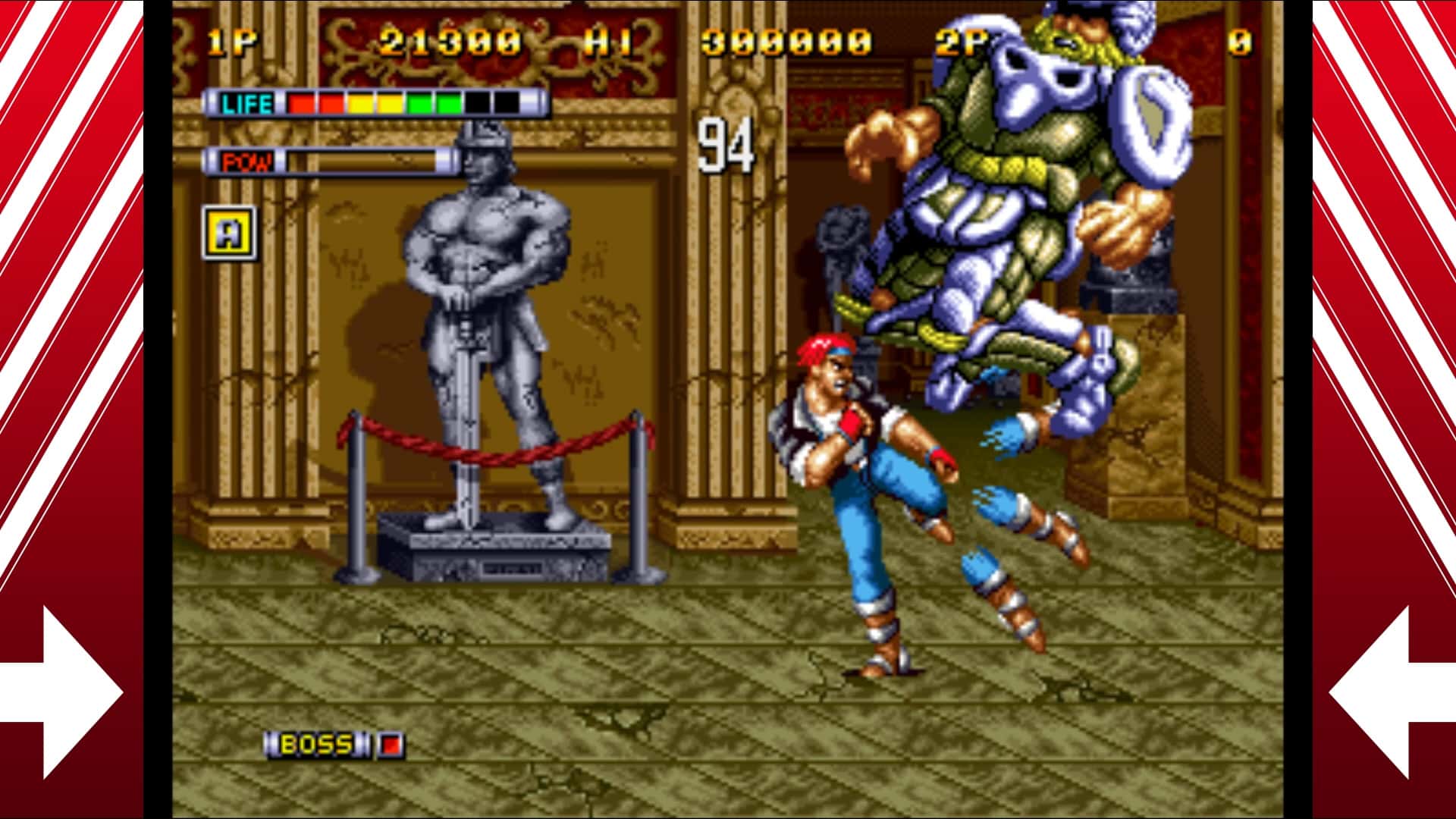Click the timer showing 94
The height and width of the screenshot is (819, 1456).
[x=728, y=146]
